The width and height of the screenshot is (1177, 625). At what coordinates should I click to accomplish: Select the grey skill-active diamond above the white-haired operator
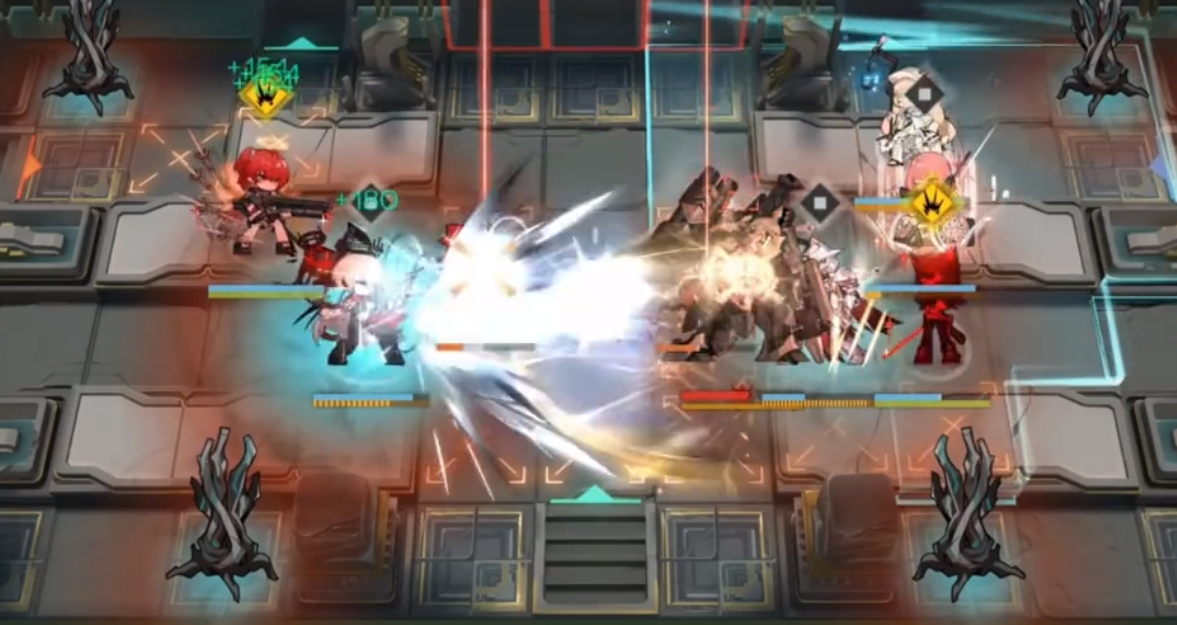[925, 95]
